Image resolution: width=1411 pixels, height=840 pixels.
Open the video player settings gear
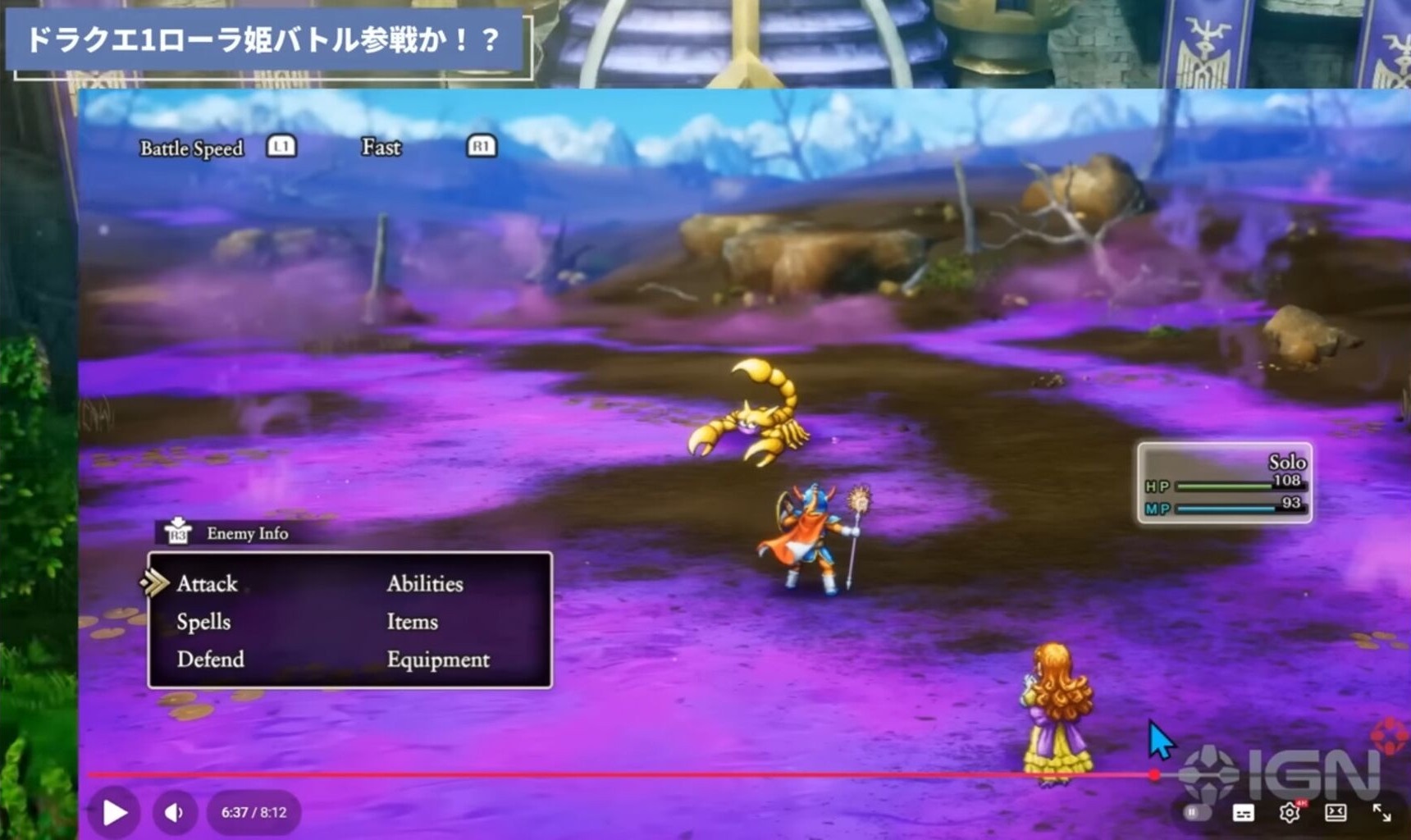(1289, 812)
